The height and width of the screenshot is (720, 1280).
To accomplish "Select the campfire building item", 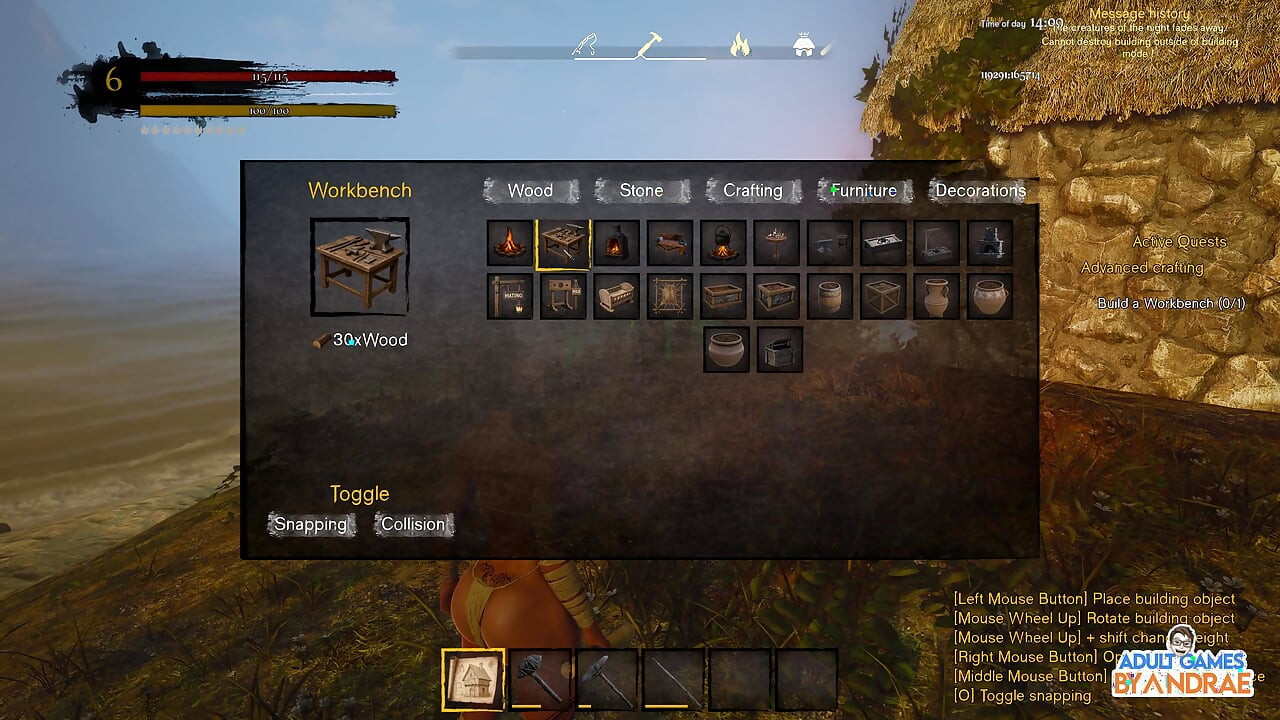I will click(510, 243).
